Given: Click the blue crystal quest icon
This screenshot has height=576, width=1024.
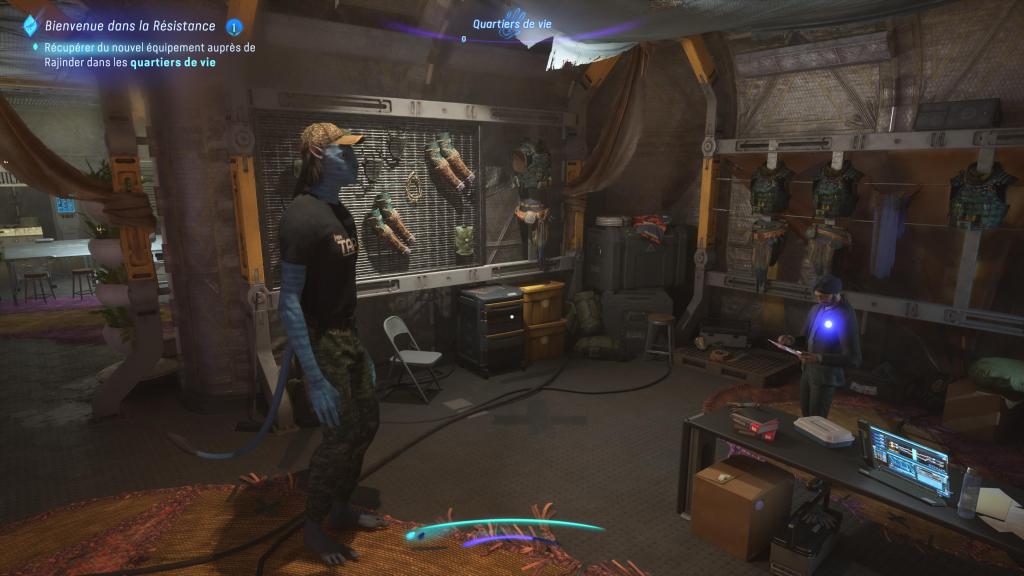Looking at the screenshot, I should tap(29, 26).
